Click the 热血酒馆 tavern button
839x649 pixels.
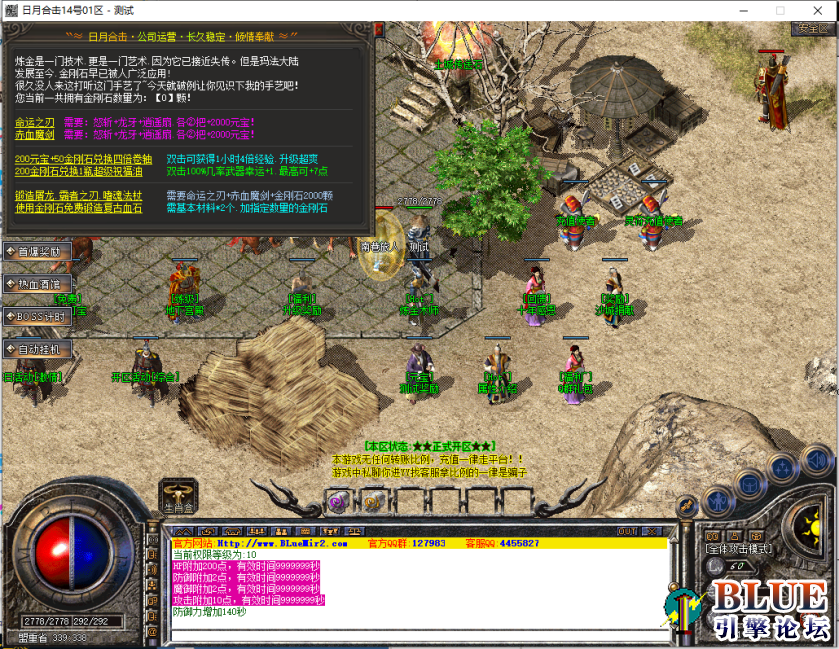click(x=38, y=284)
